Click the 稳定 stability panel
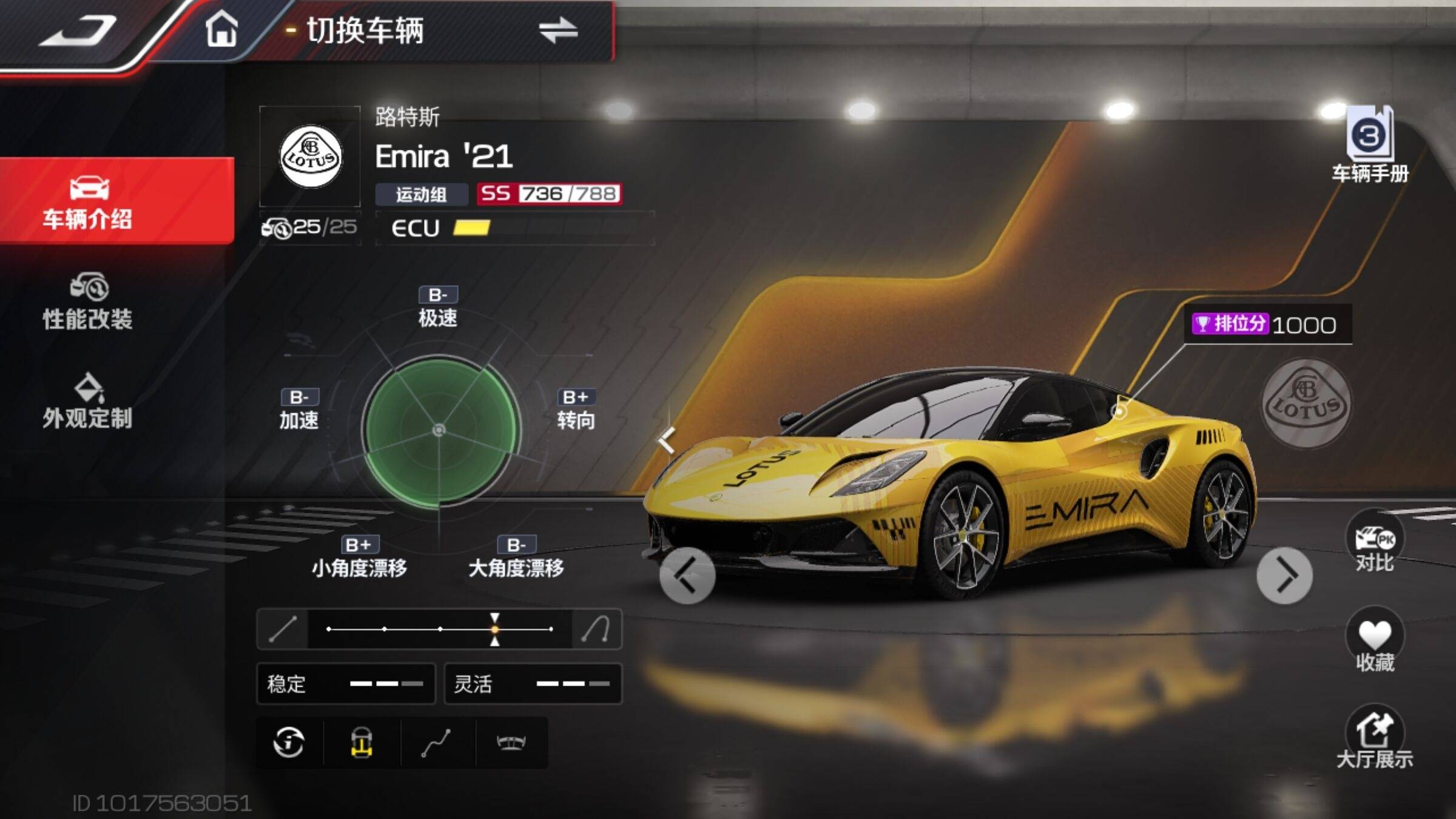Viewport: 1456px width, 819px height. (x=346, y=684)
